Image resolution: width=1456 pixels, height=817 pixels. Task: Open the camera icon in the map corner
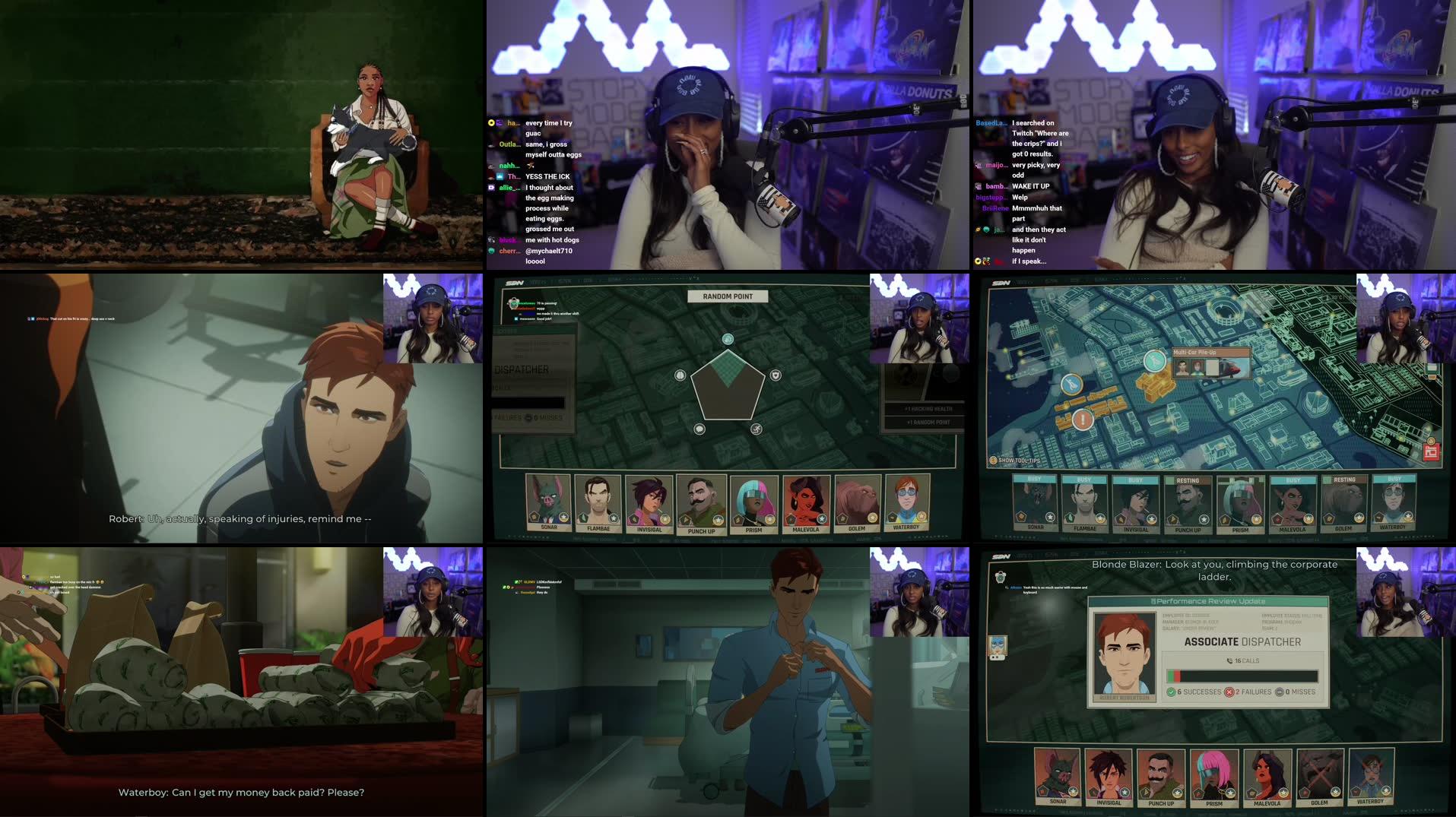1432,454
